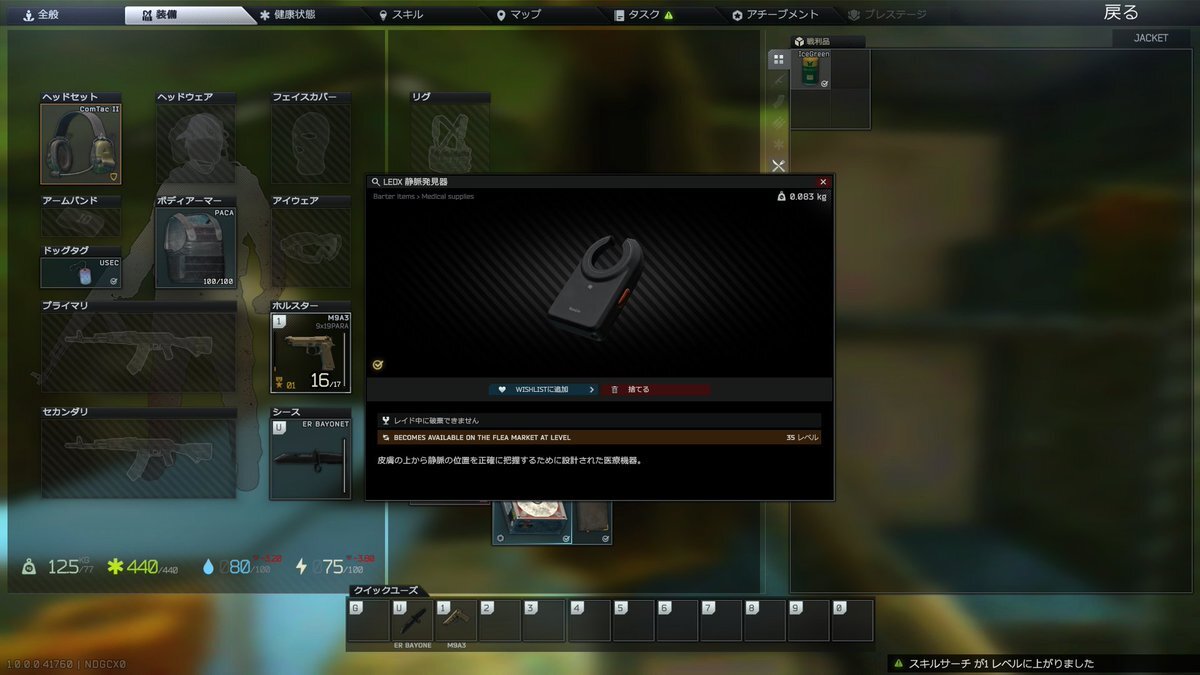Activate the ER Bayonet quick-use slot
The width and height of the screenshot is (1200, 675).
pos(412,621)
